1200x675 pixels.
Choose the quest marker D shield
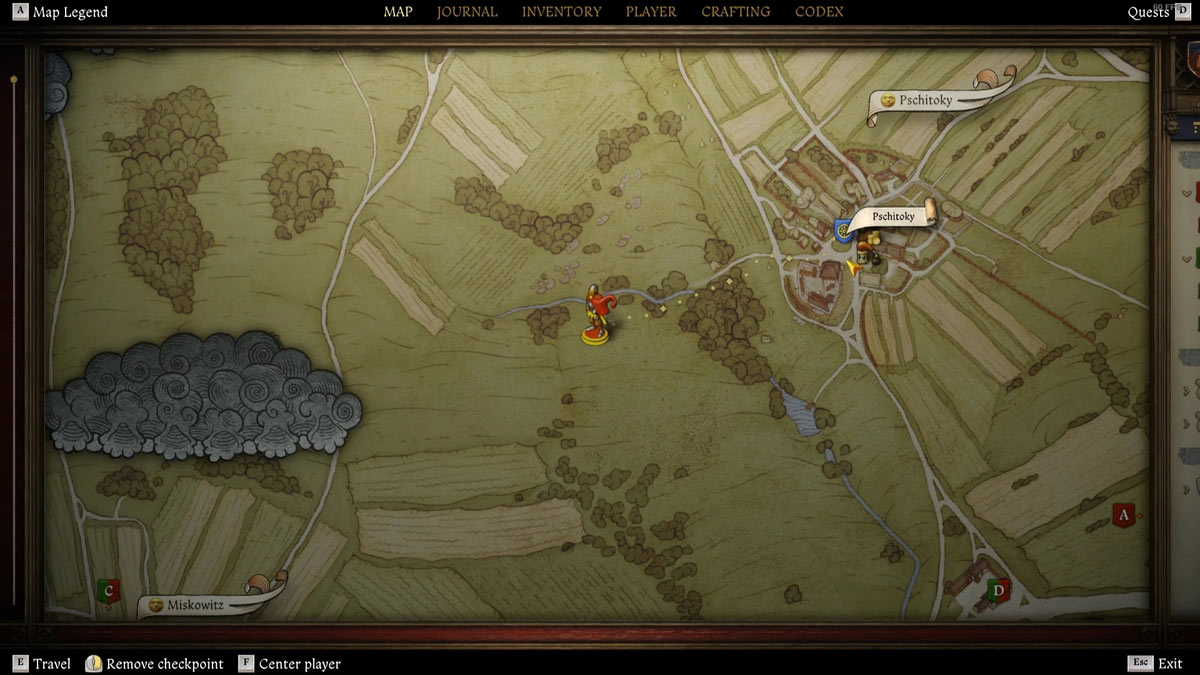click(x=997, y=590)
